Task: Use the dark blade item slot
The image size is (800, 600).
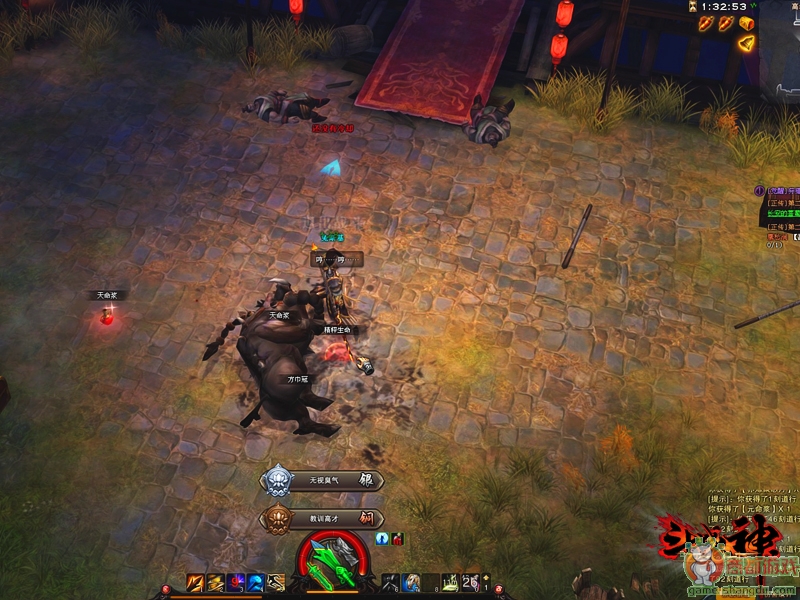Action: click(x=392, y=583)
